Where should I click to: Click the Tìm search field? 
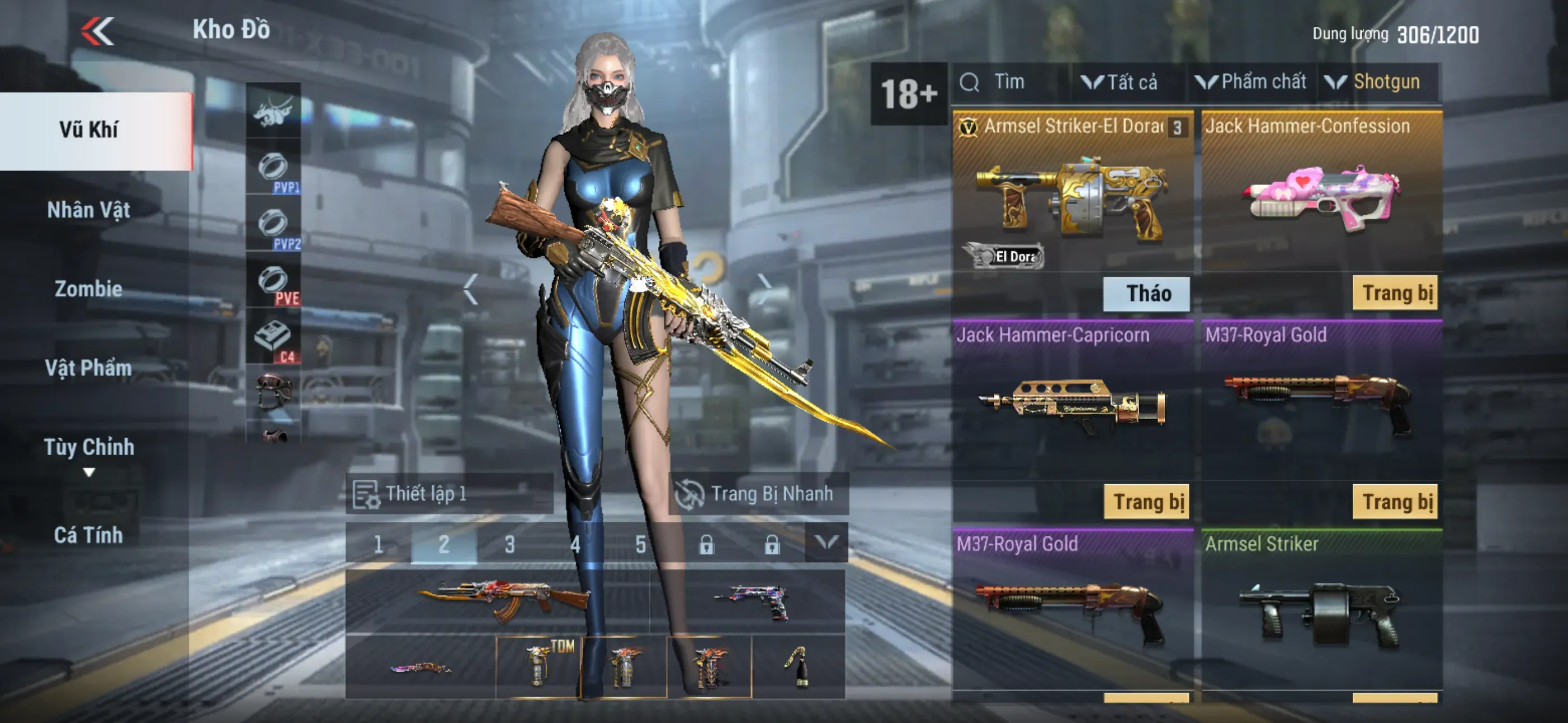click(1011, 82)
